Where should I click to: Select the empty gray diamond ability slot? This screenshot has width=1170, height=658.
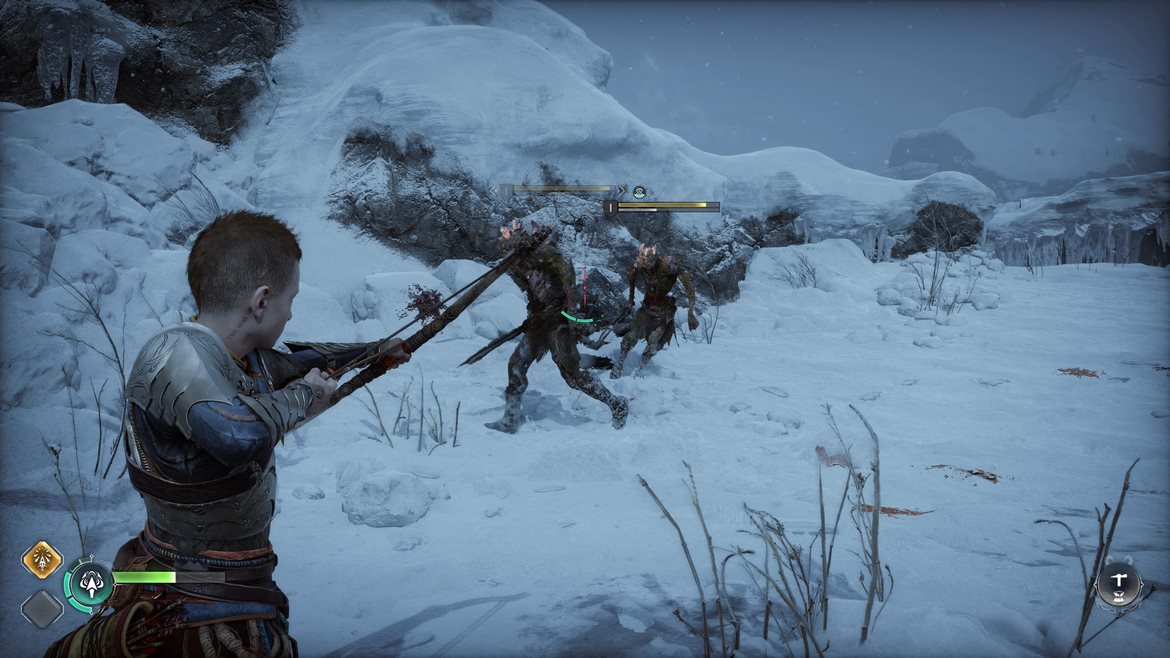pos(42,609)
